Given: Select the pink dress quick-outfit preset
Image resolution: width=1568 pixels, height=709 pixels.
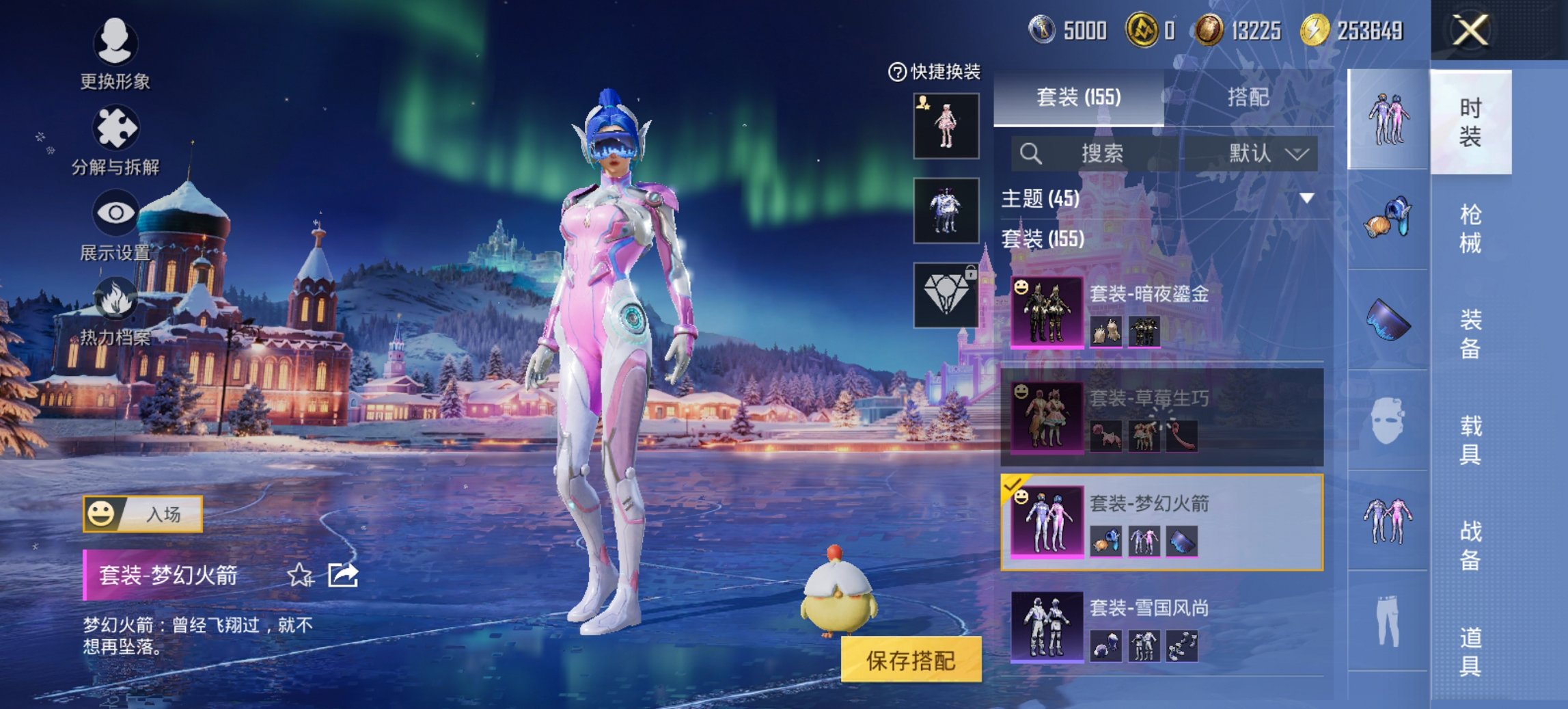Looking at the screenshot, I should [x=946, y=126].
